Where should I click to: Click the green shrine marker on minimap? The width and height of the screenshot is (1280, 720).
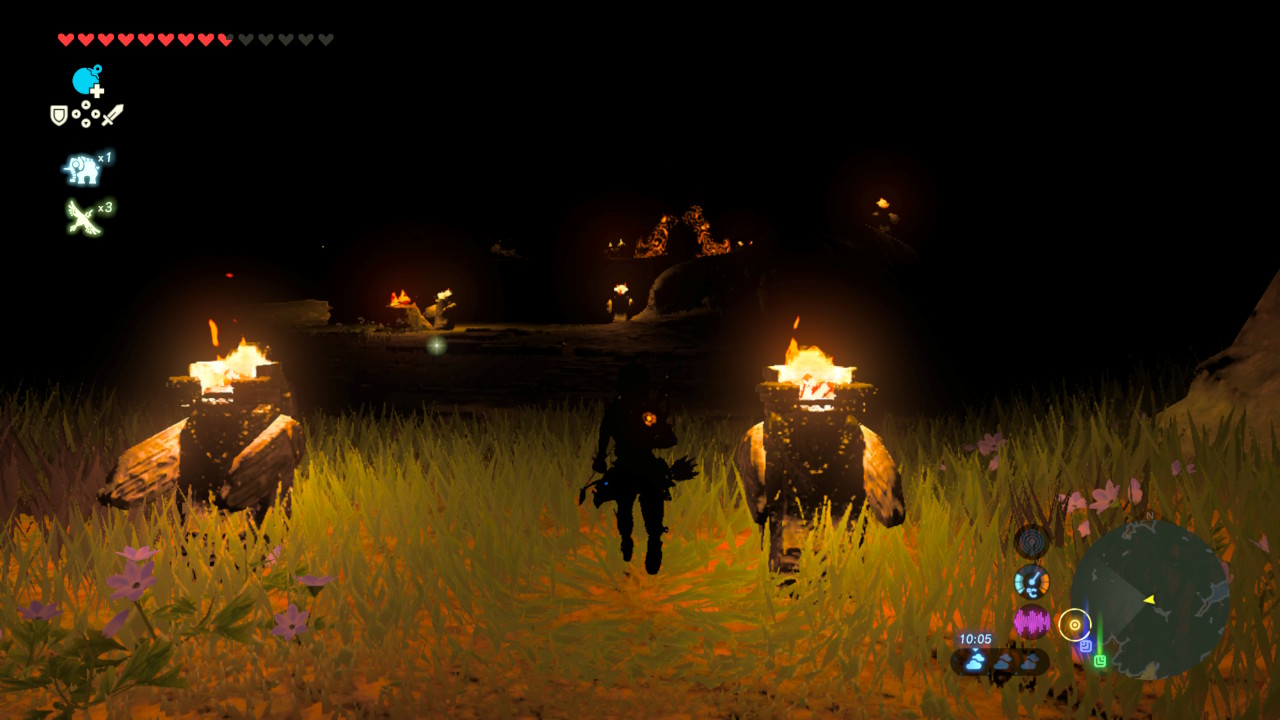(1100, 661)
